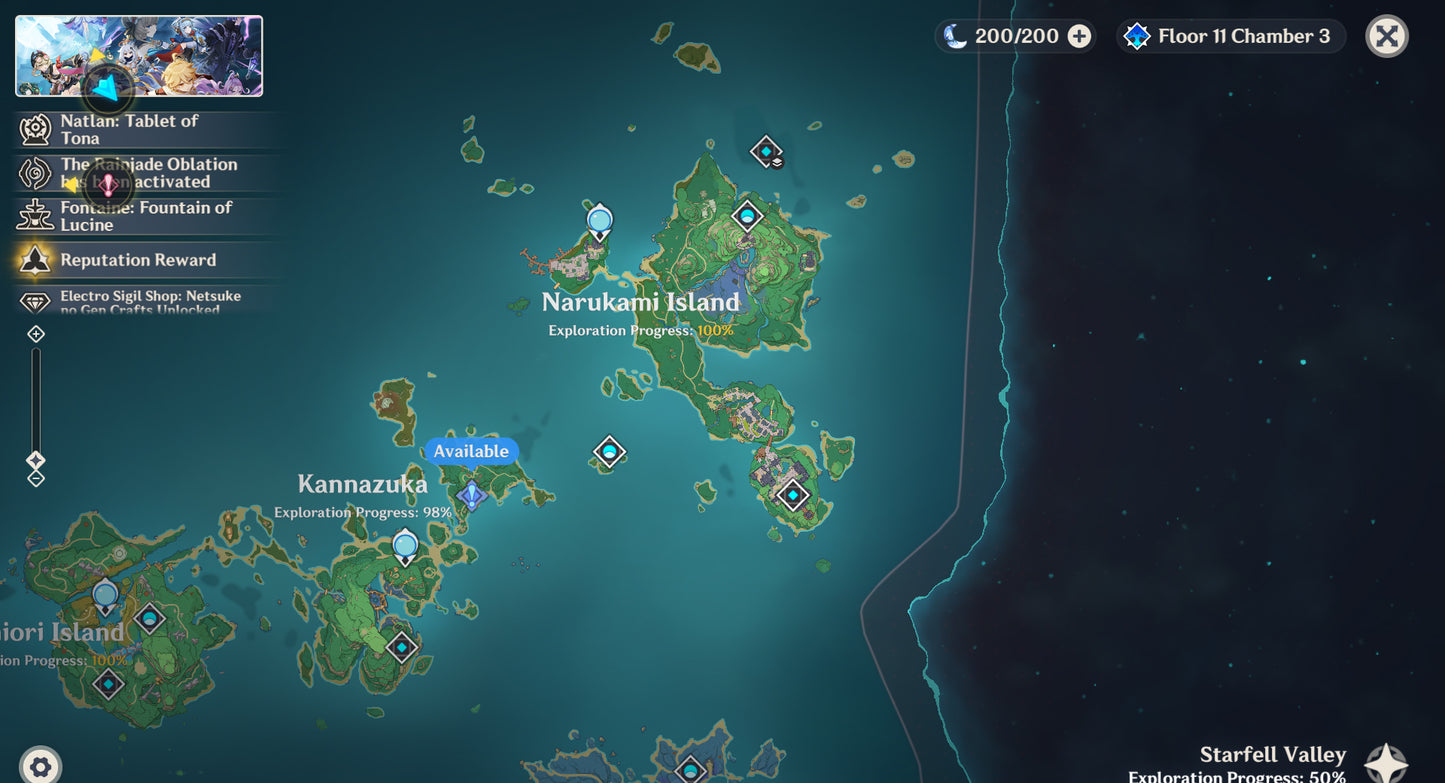Screen dimensions: 1445x783
Task: Switch region via the Starfell Valley compass icon
Action: tap(1386, 763)
